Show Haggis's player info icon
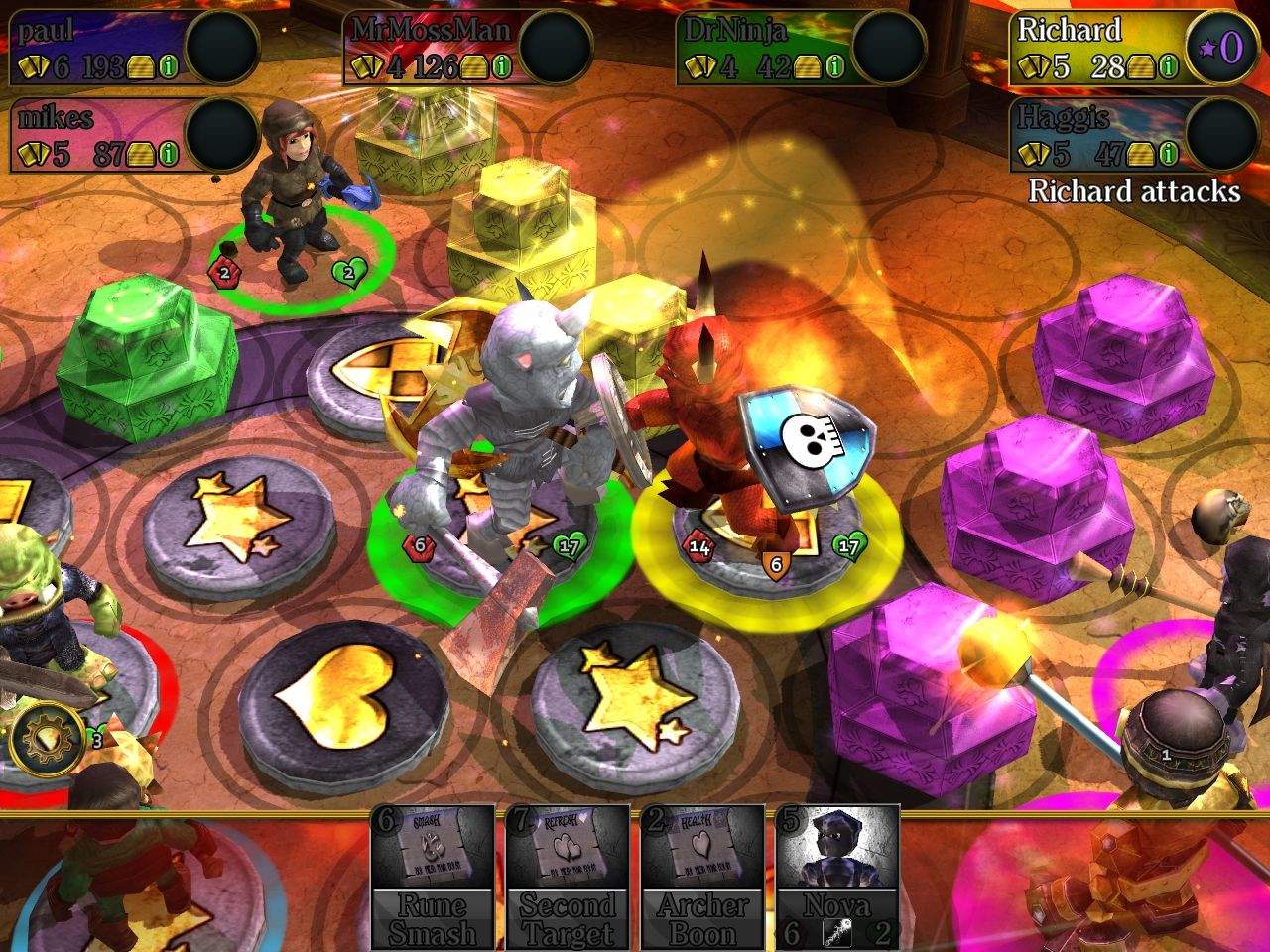This screenshot has height=952, width=1270. 1169,154
